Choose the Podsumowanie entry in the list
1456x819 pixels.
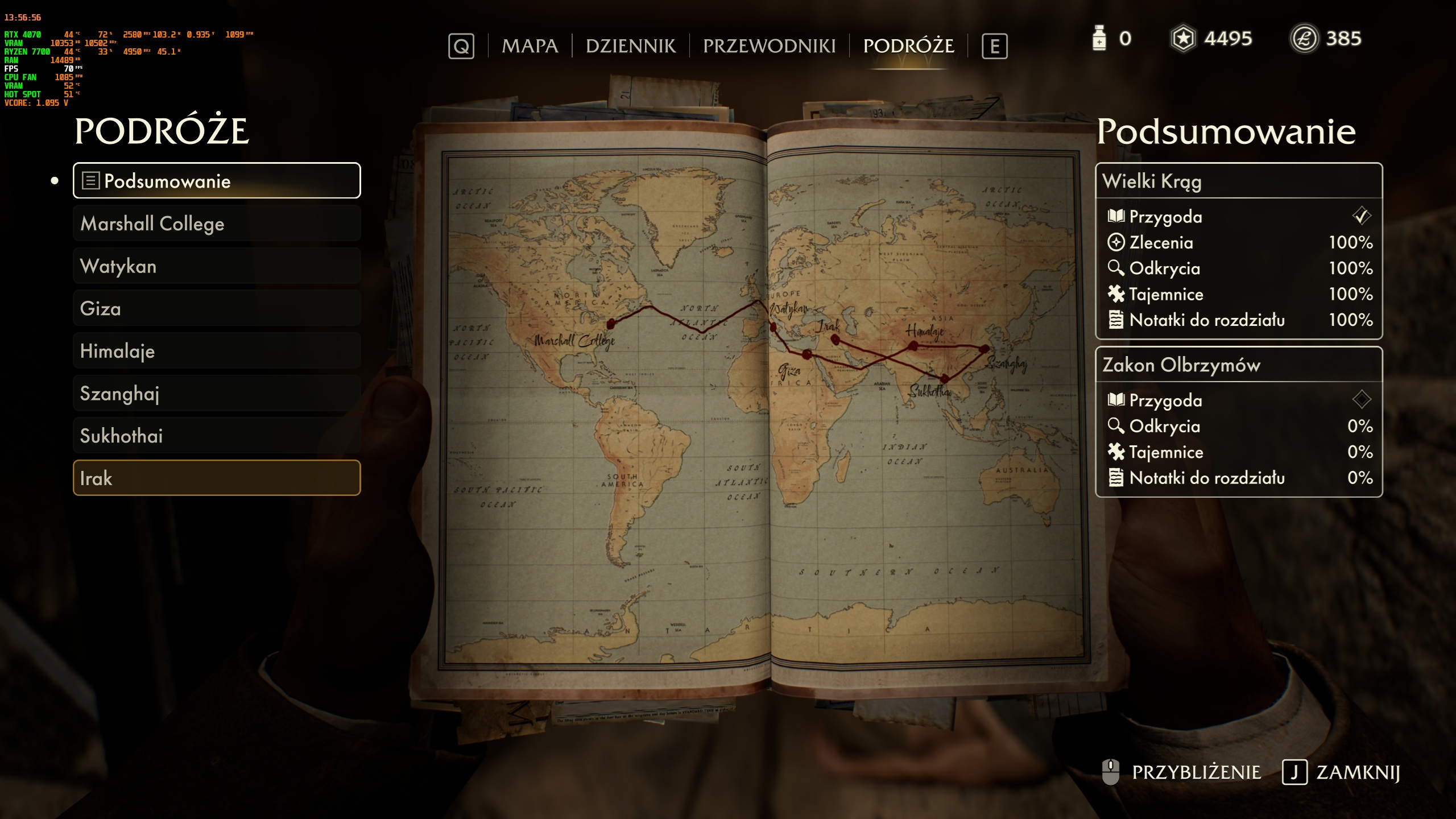coord(217,181)
